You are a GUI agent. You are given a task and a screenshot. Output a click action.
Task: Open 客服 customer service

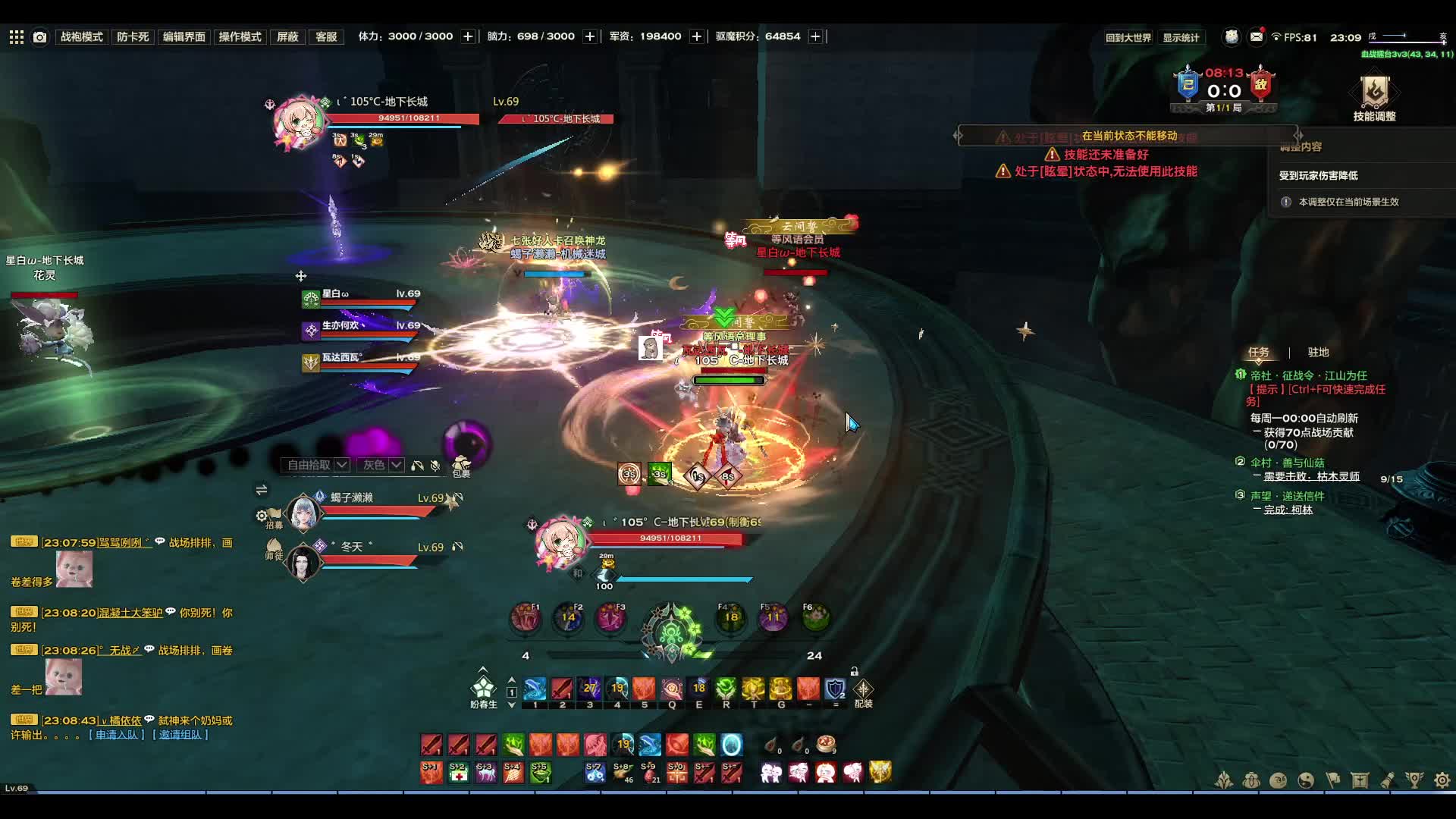tap(326, 36)
